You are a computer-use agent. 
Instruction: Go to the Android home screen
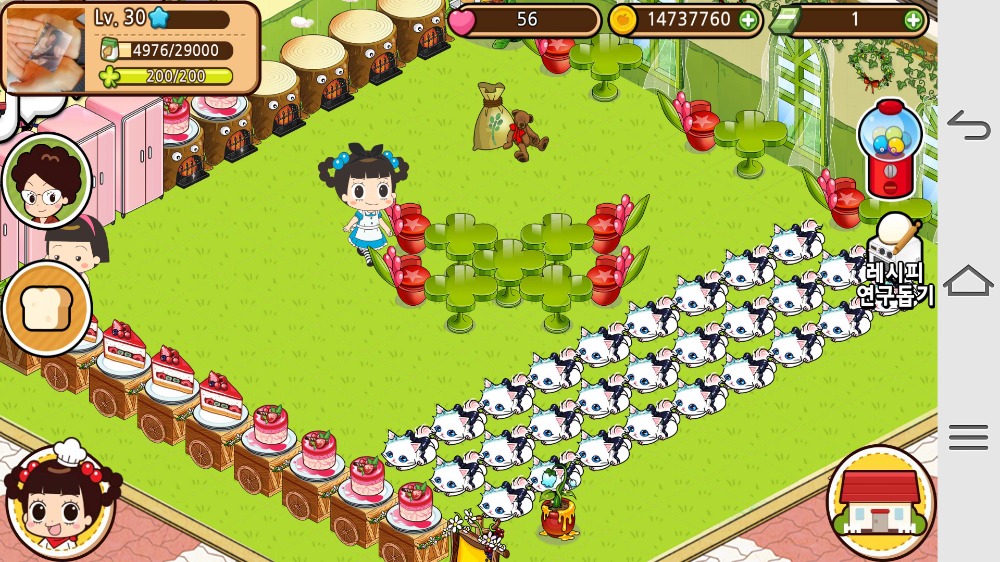coord(968,281)
